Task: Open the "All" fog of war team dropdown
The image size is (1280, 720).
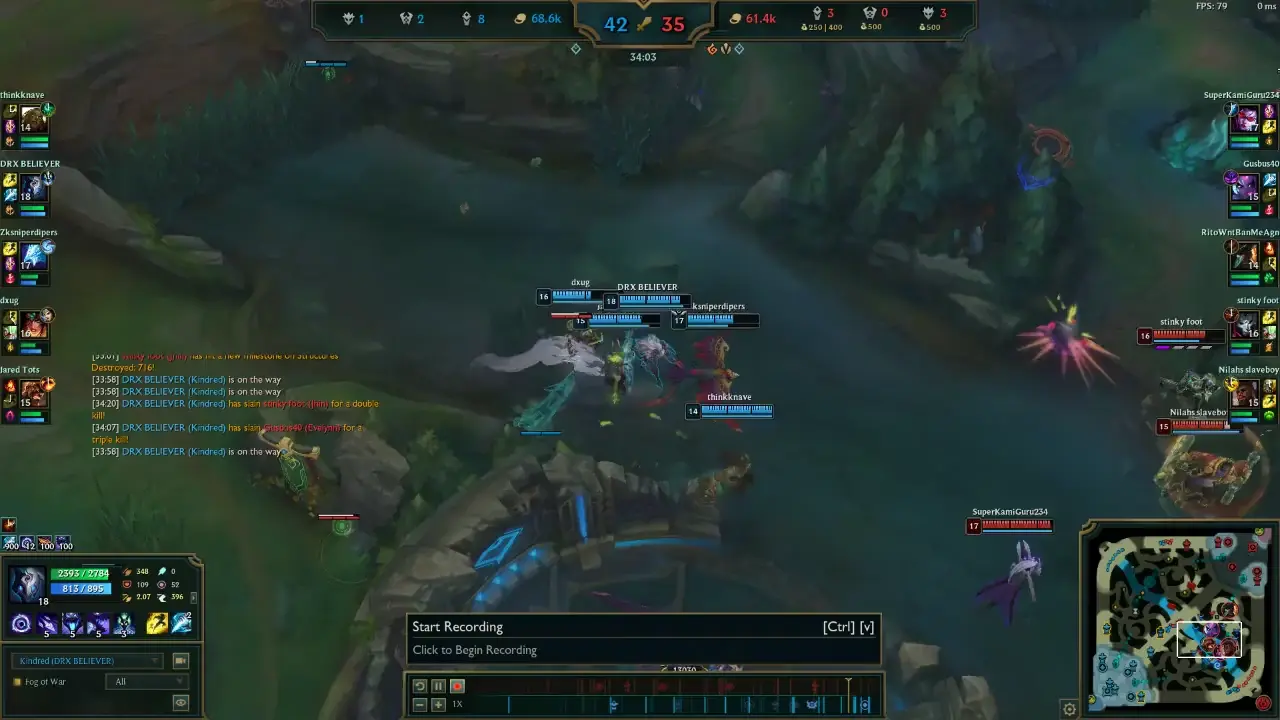Action: tap(147, 681)
